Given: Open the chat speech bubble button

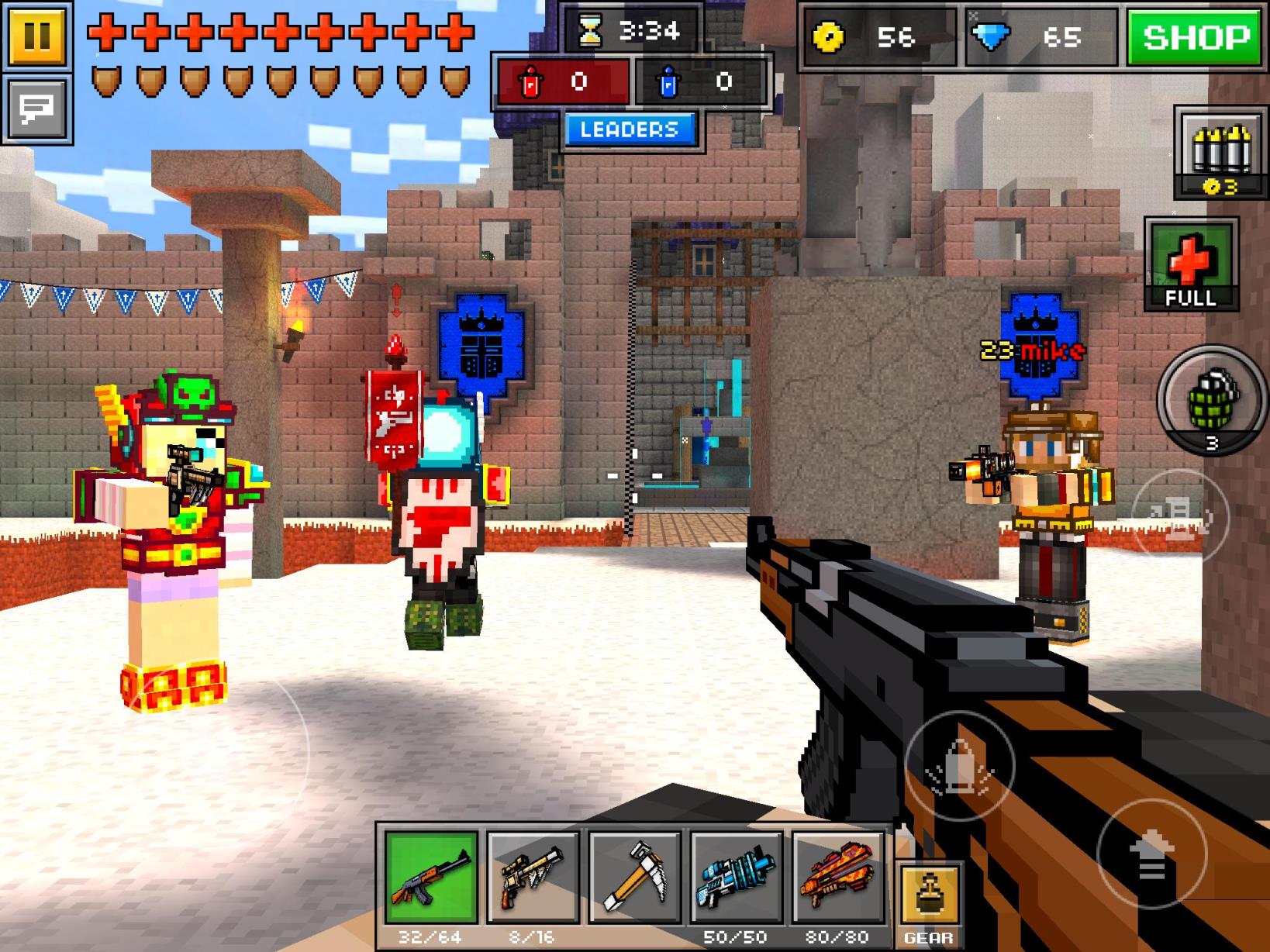Looking at the screenshot, I should [x=36, y=108].
